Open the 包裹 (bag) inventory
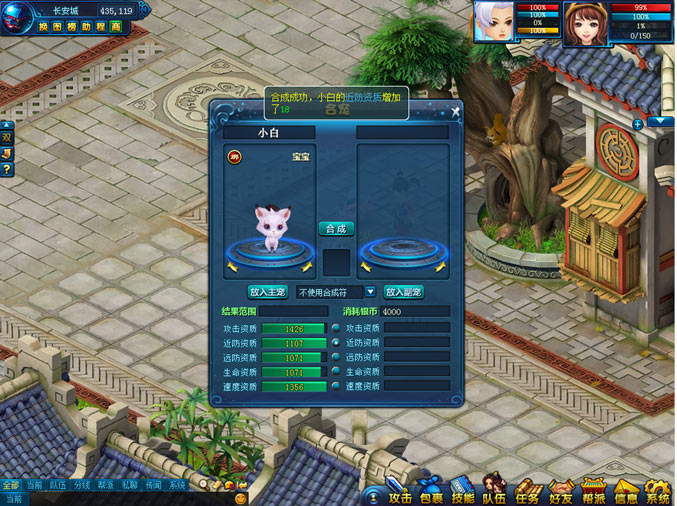The width and height of the screenshot is (677, 506). (x=431, y=496)
